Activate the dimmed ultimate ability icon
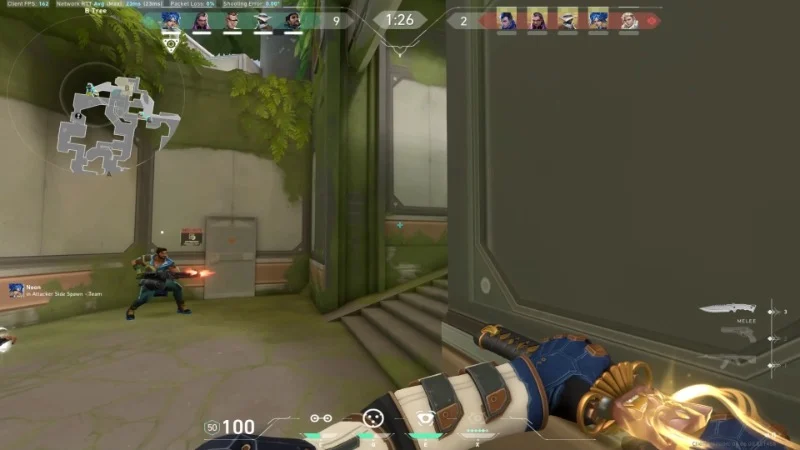The width and height of the screenshot is (800, 450). [x=477, y=418]
